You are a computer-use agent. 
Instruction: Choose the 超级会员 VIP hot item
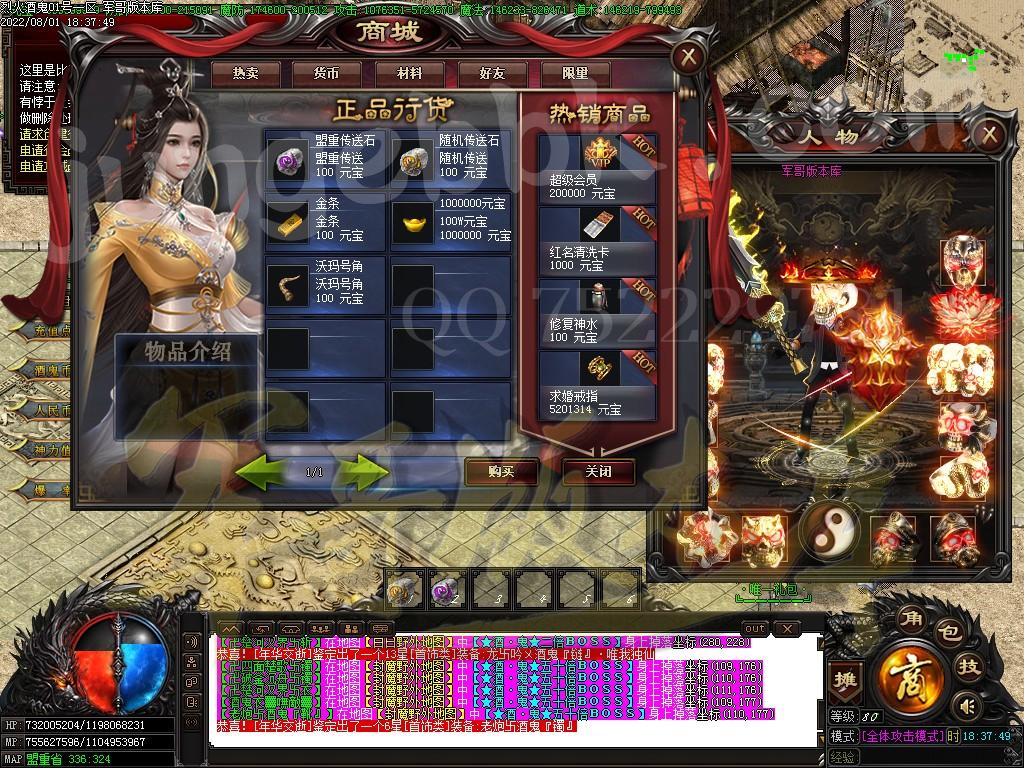[x=597, y=166]
